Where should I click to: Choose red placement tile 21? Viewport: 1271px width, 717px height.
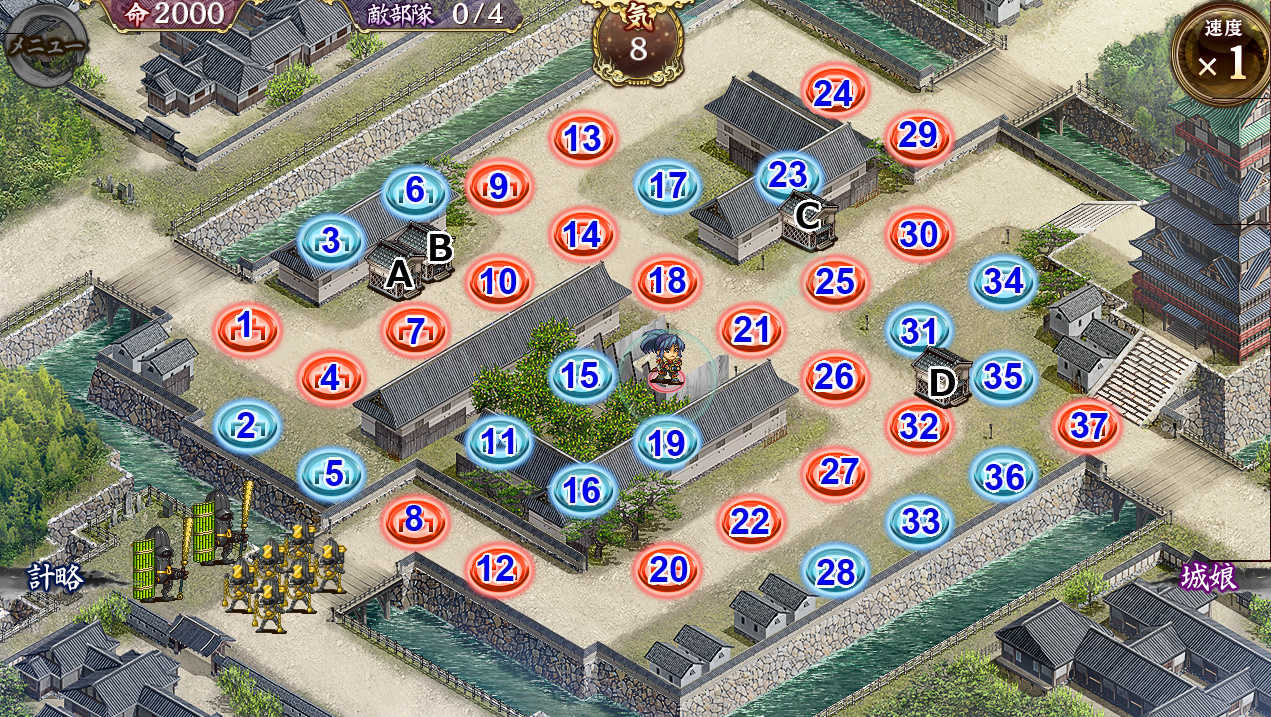click(751, 329)
